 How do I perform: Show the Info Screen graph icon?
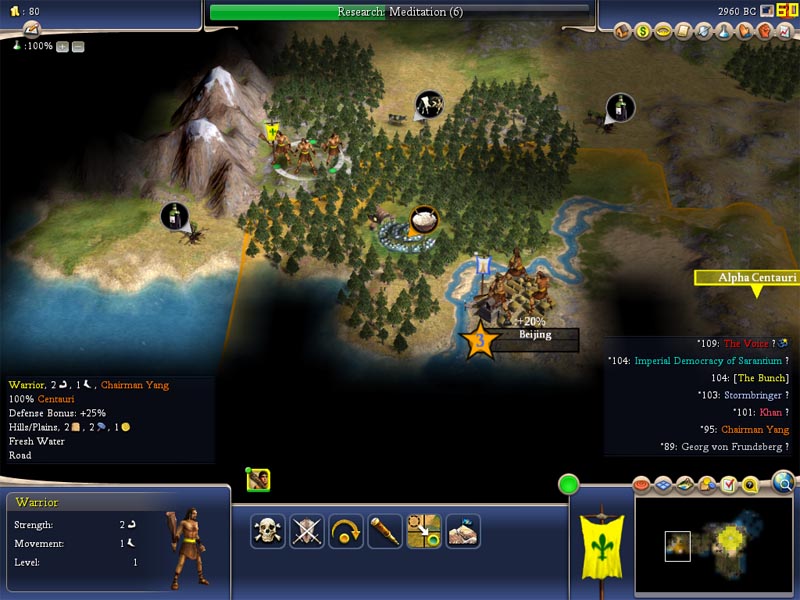tap(783, 31)
